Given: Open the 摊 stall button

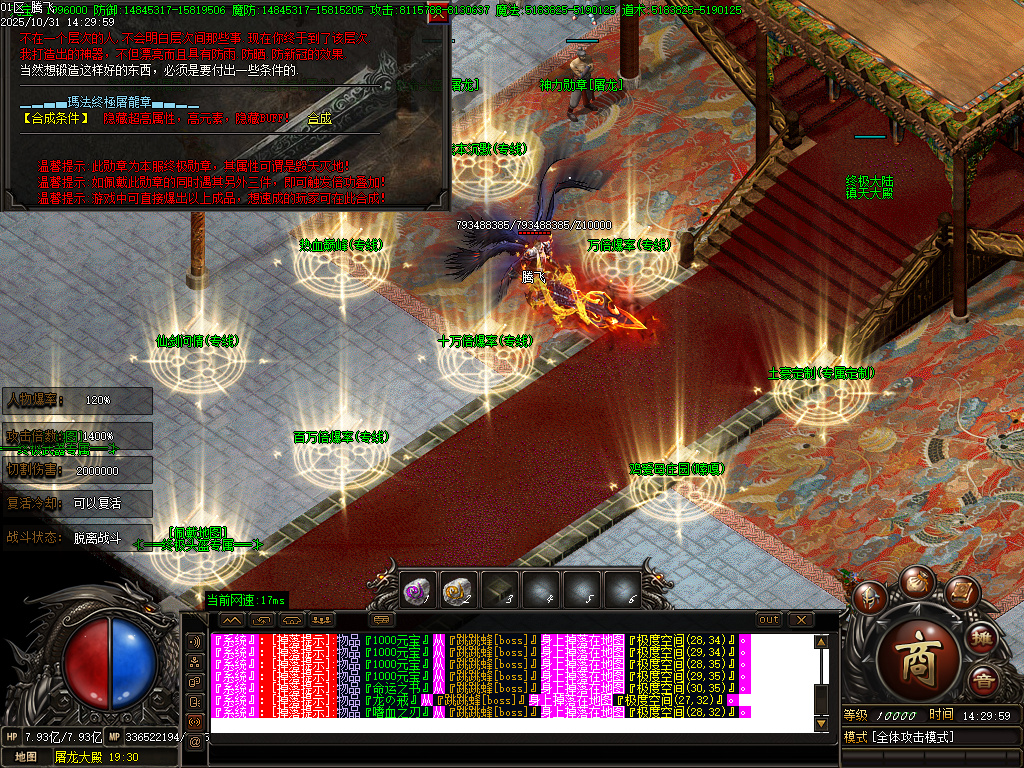Looking at the screenshot, I should coord(983,640).
